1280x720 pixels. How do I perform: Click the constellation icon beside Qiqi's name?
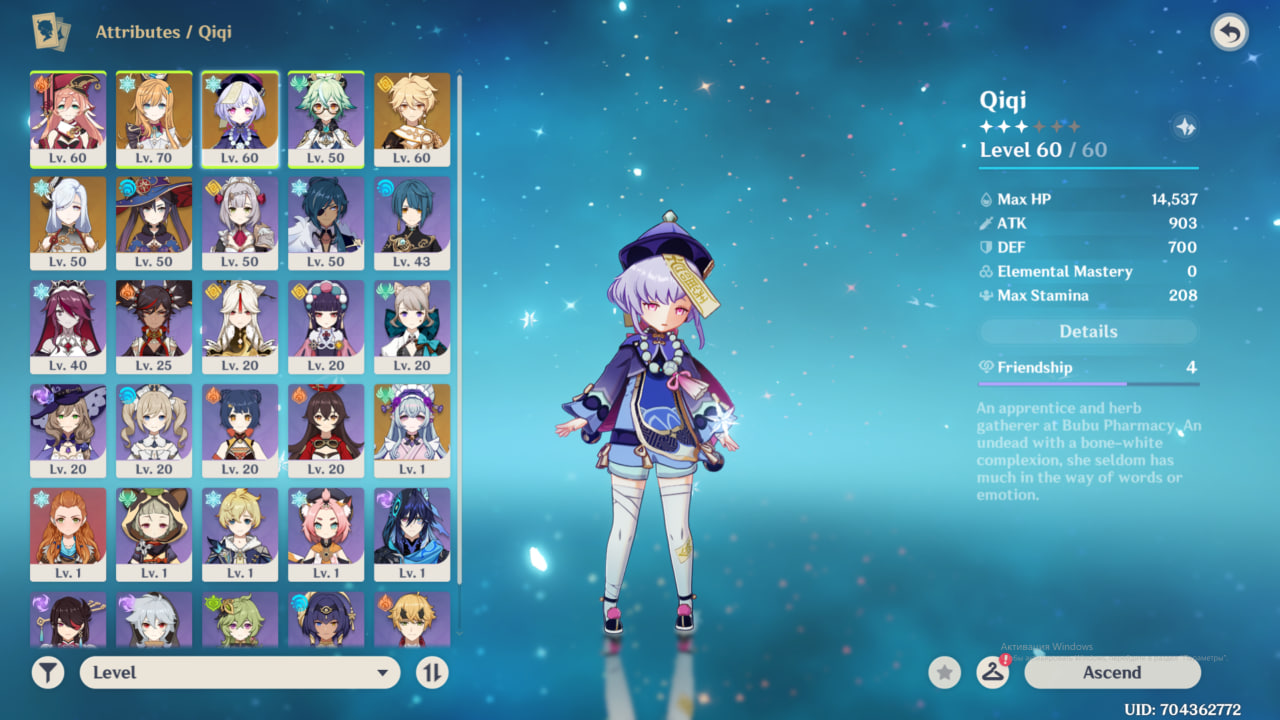click(1185, 127)
